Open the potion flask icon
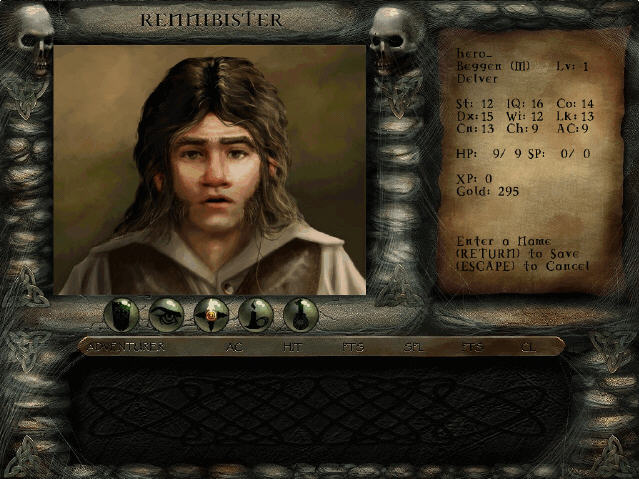 point(301,315)
